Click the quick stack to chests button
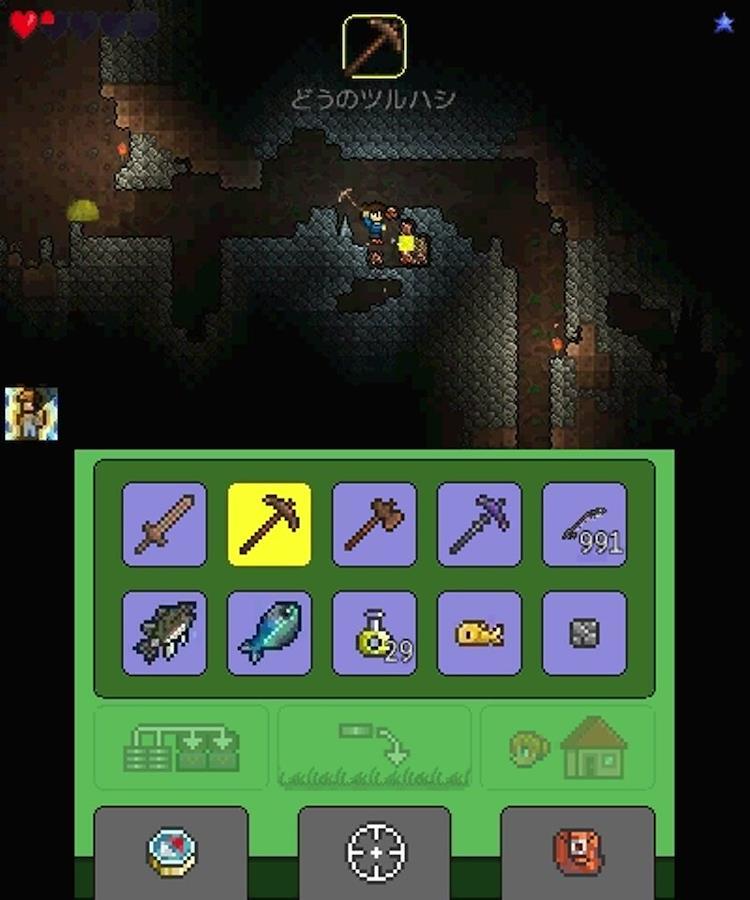 click(181, 748)
